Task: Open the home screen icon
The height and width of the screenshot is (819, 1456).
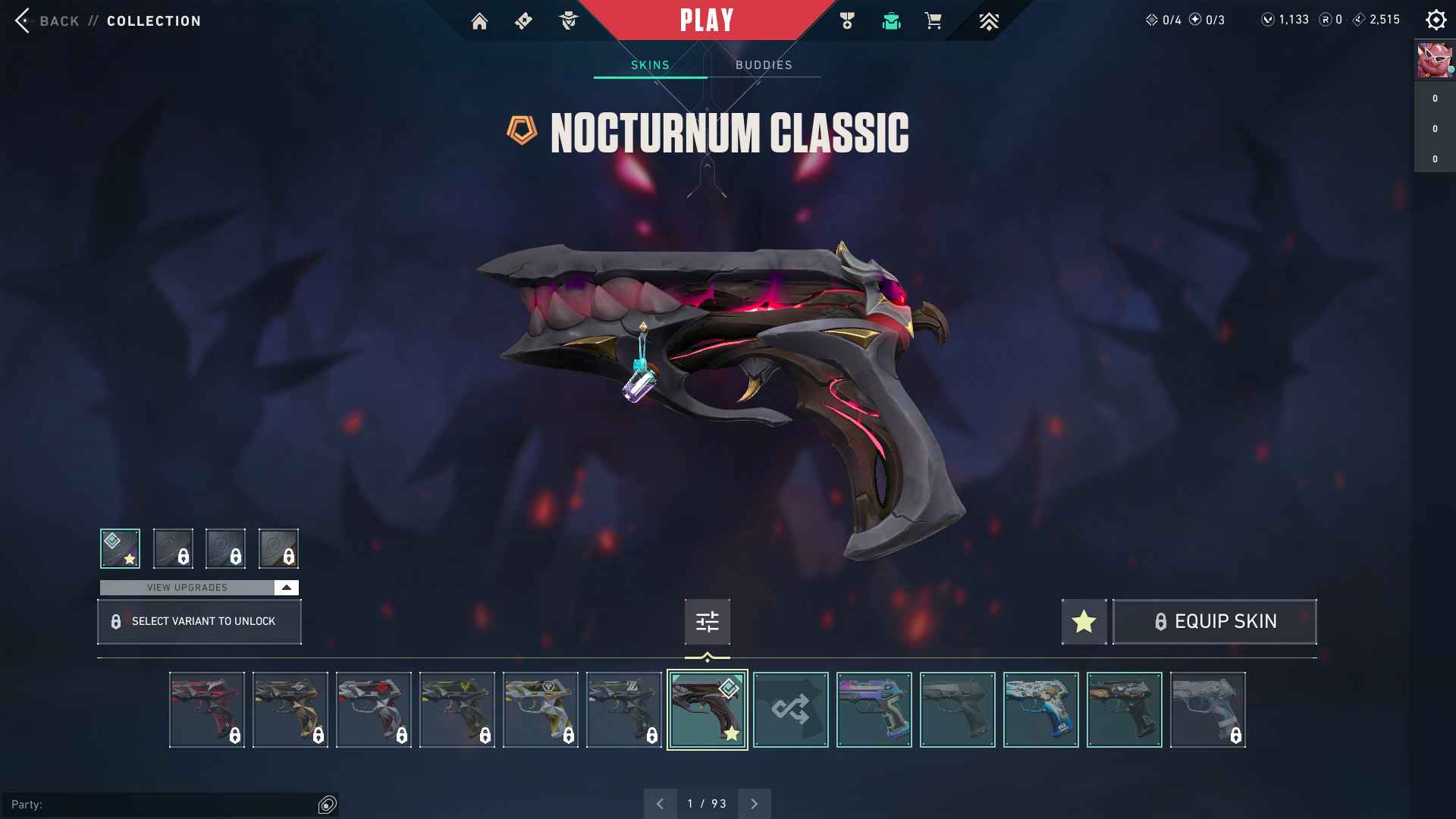Action: 479,21
